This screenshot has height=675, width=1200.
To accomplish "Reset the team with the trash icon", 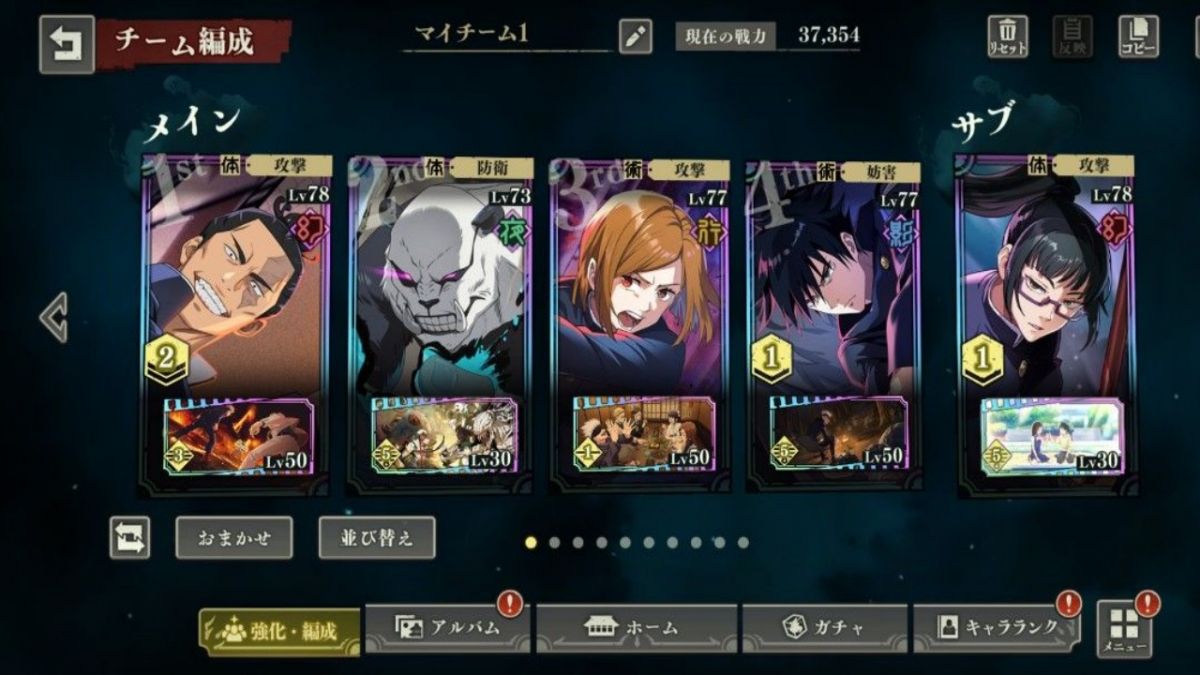I will point(1008,37).
